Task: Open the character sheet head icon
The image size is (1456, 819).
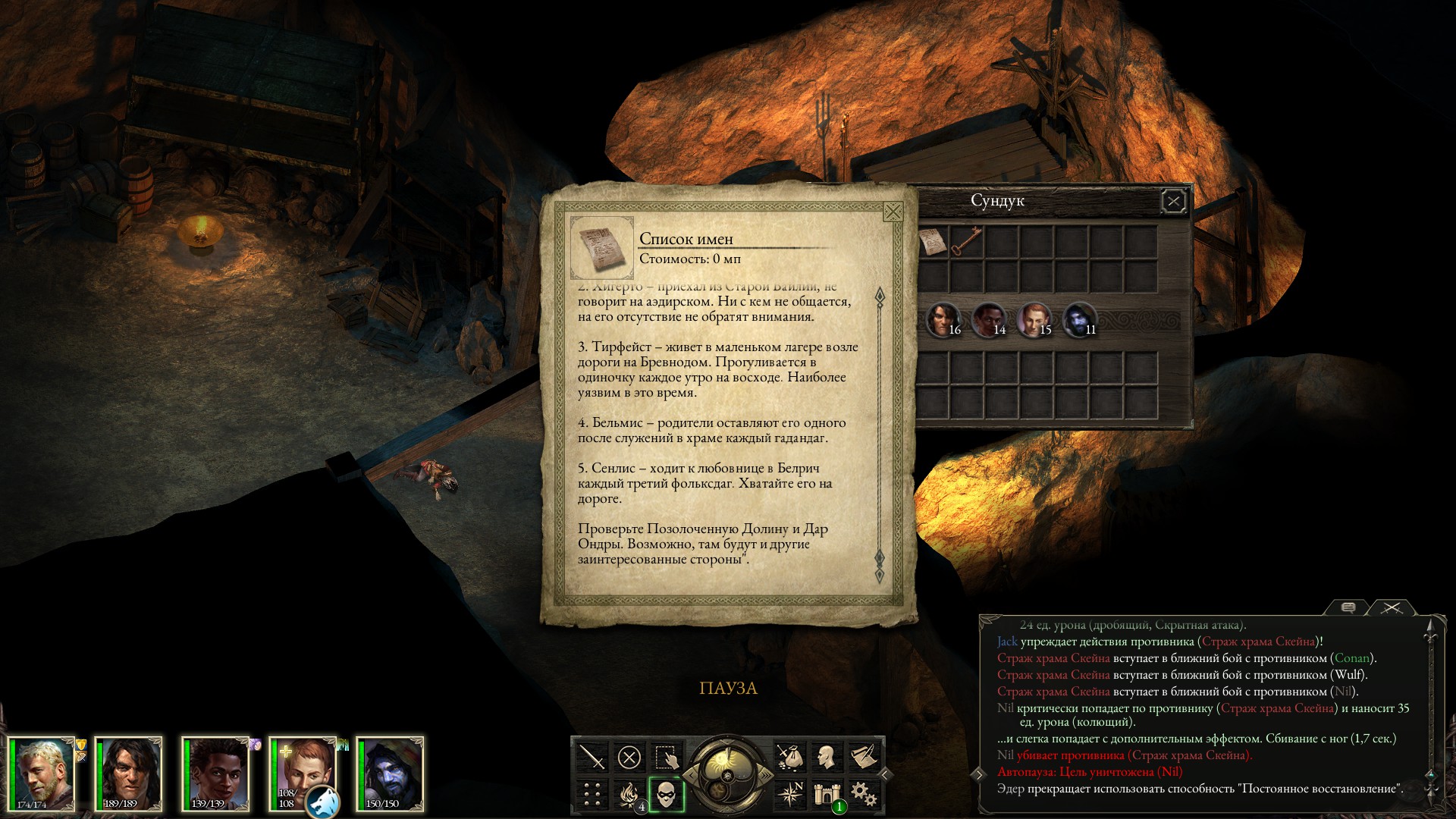Action: pos(827,757)
